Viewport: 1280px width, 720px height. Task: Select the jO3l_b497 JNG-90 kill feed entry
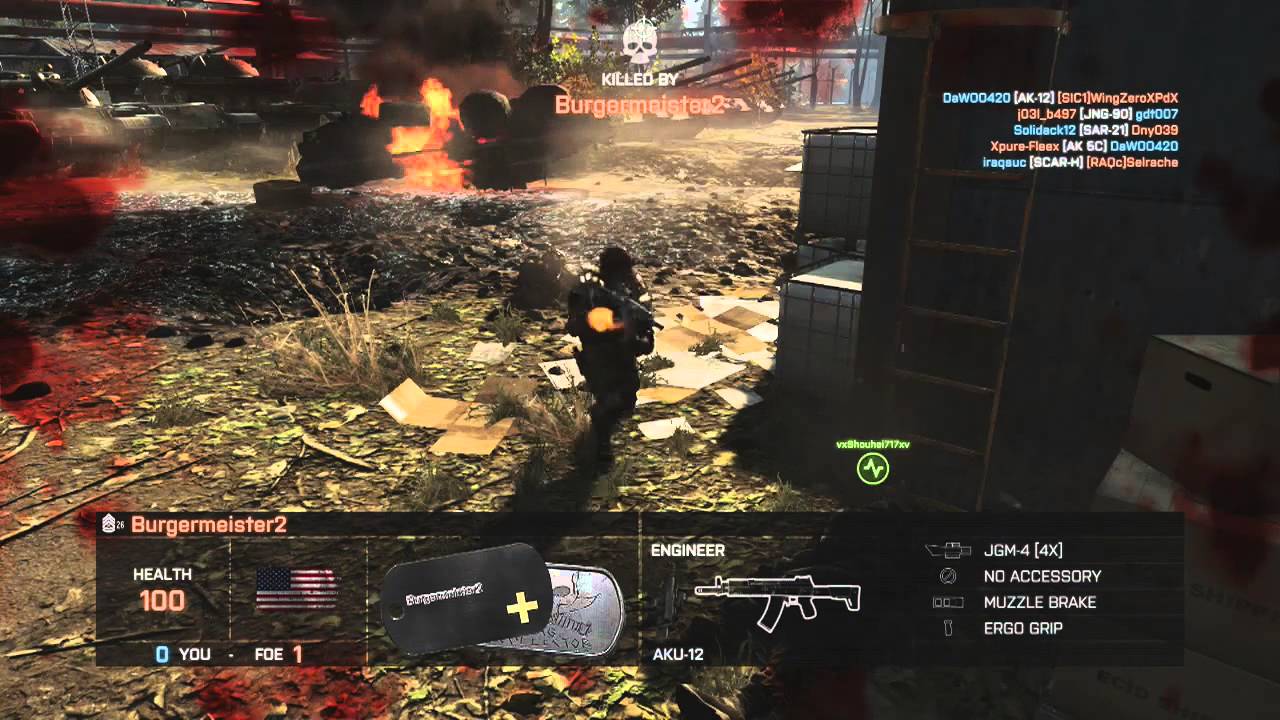click(1095, 114)
